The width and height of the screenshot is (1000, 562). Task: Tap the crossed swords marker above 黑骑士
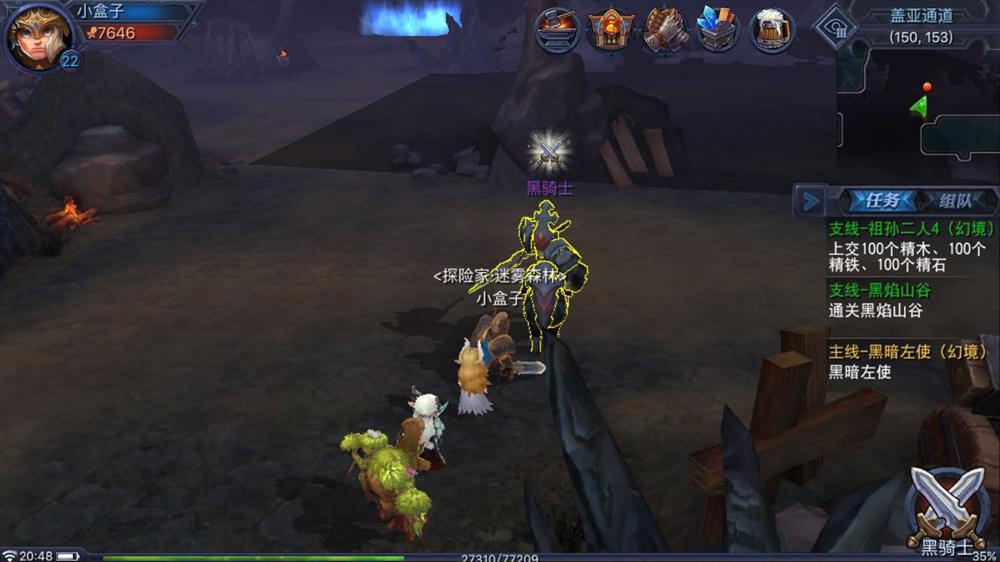coord(548,151)
